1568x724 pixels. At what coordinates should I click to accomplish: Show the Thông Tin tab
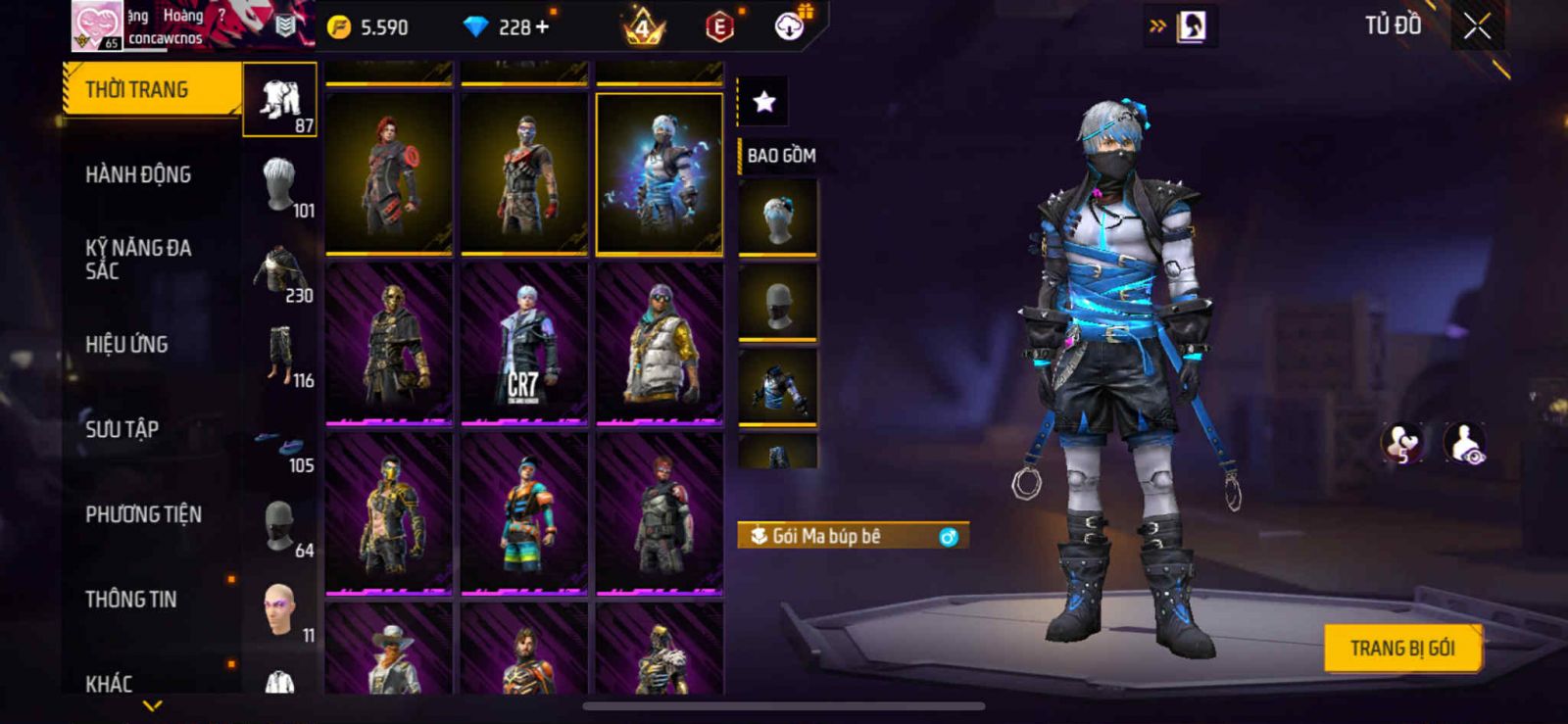tap(130, 600)
